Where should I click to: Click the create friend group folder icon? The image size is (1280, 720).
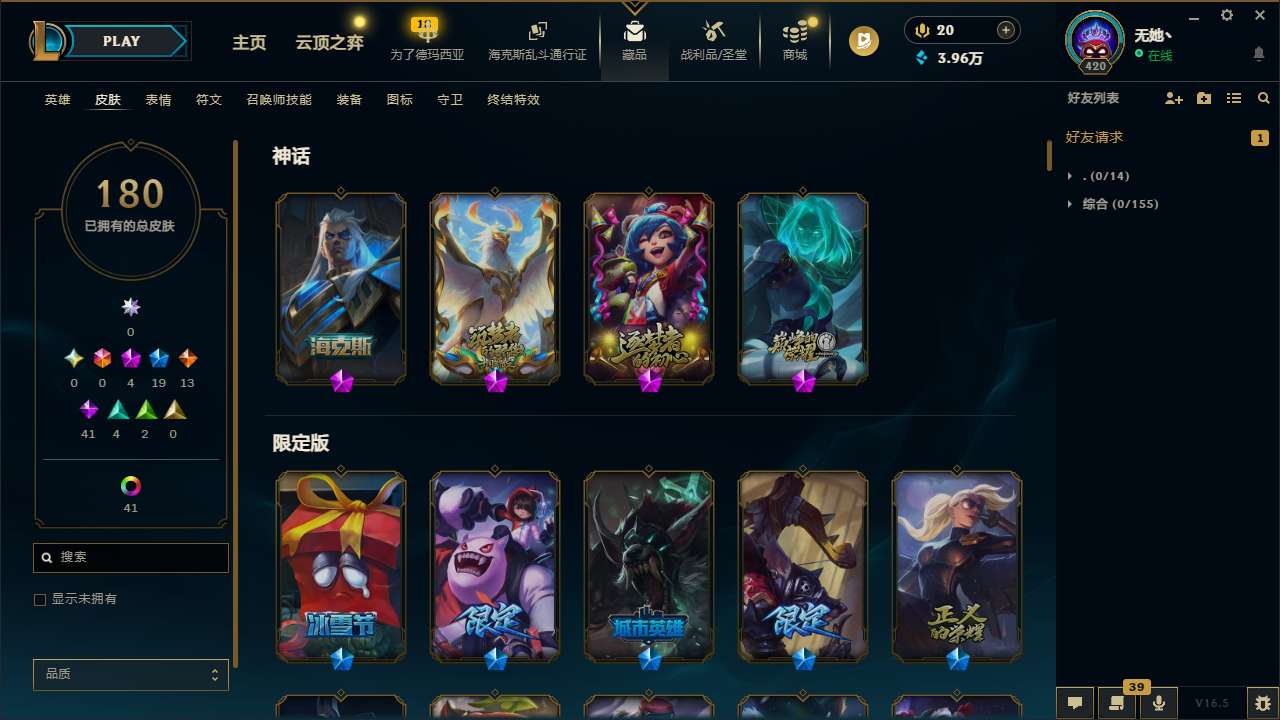(1203, 98)
